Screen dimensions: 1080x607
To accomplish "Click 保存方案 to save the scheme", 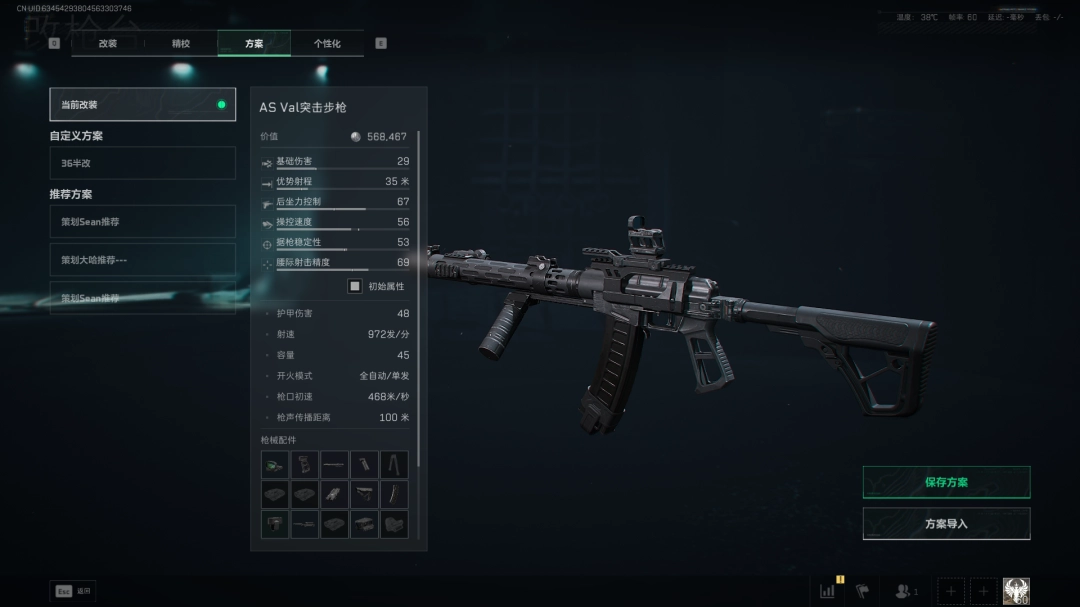I will pyautogui.click(x=946, y=482).
